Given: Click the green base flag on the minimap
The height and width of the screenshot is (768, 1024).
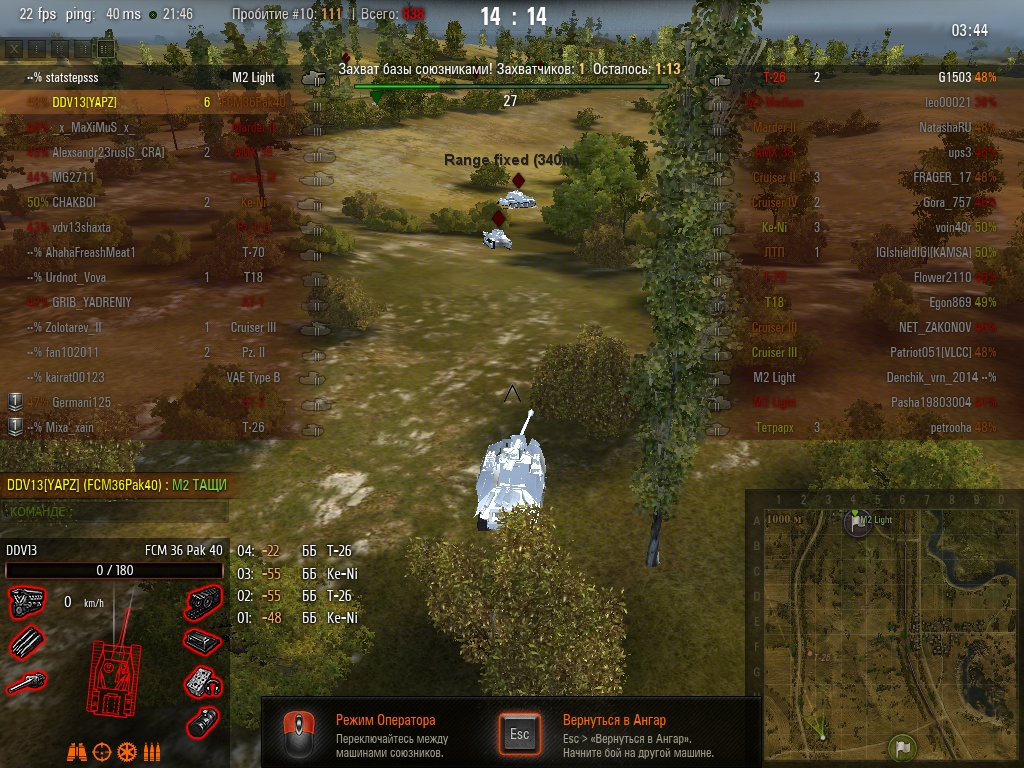Looking at the screenshot, I should pos(902,746).
